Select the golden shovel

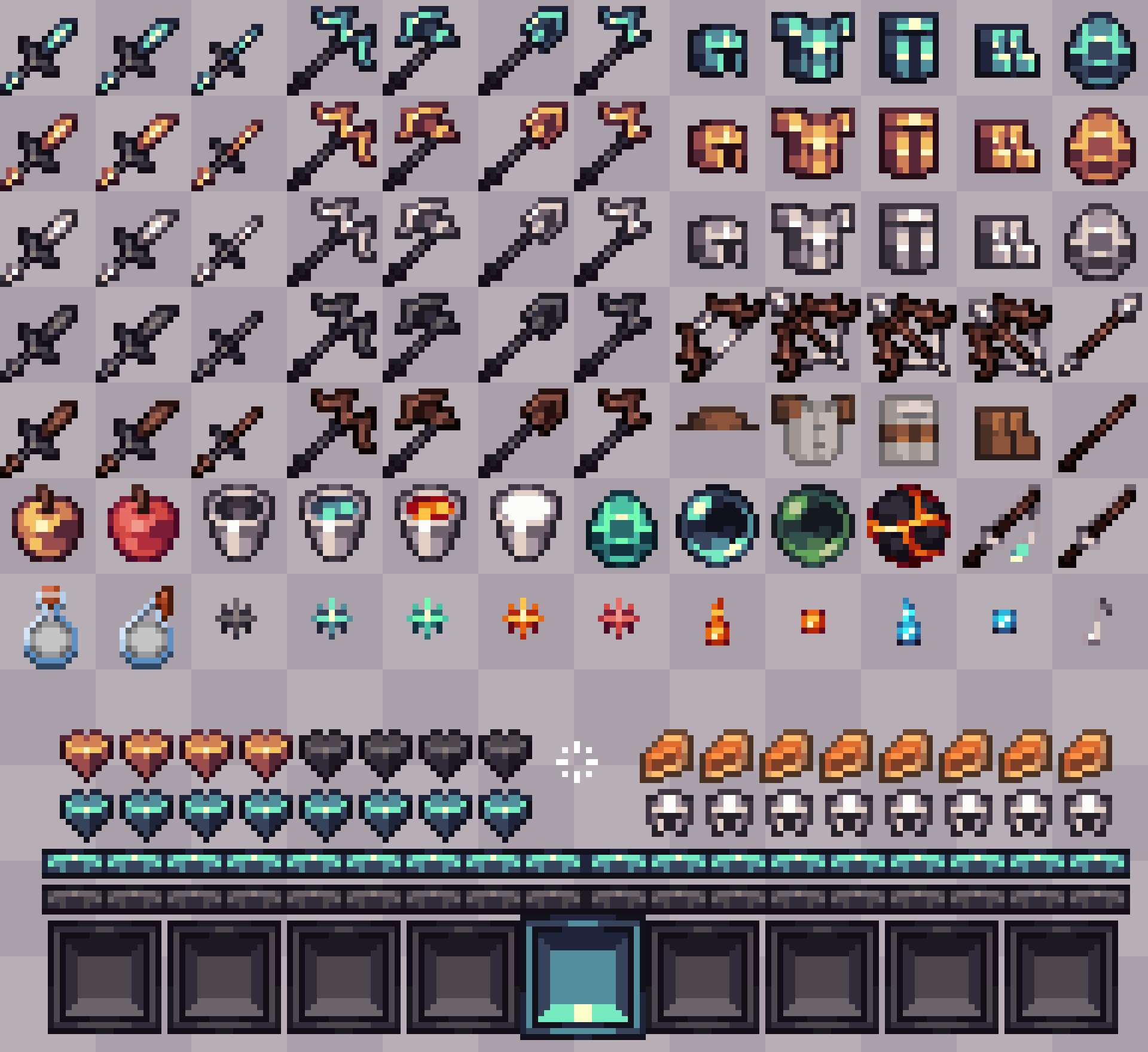tap(526, 143)
